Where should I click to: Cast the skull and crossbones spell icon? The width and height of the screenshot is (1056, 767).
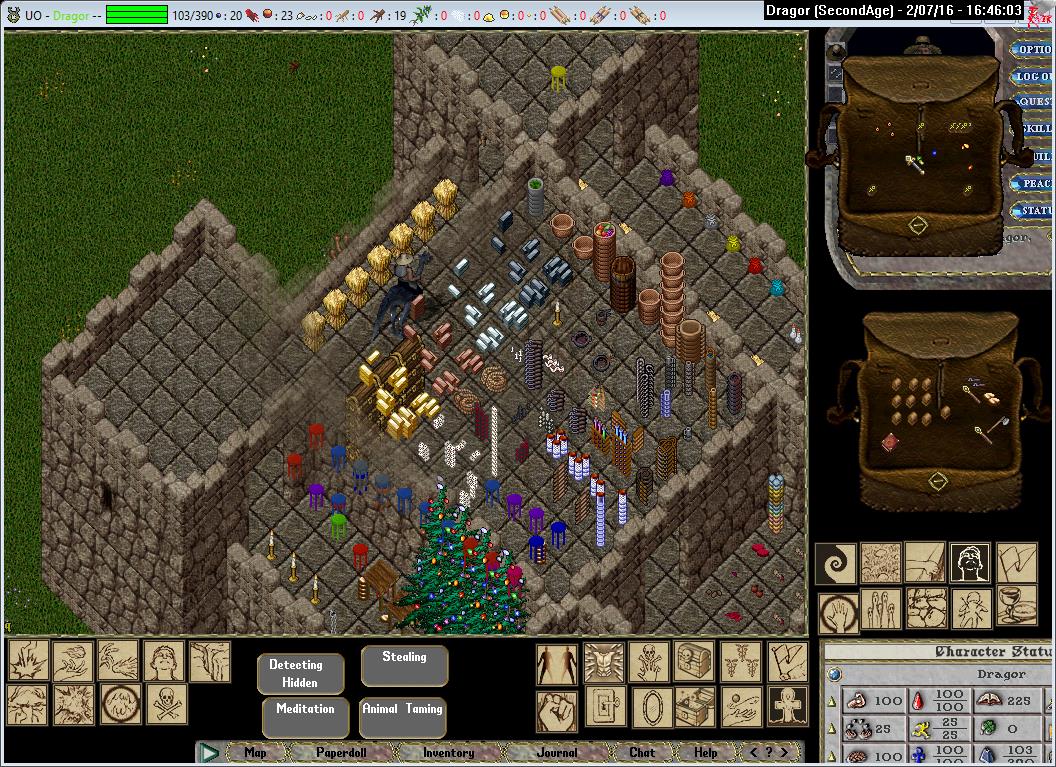[167, 704]
